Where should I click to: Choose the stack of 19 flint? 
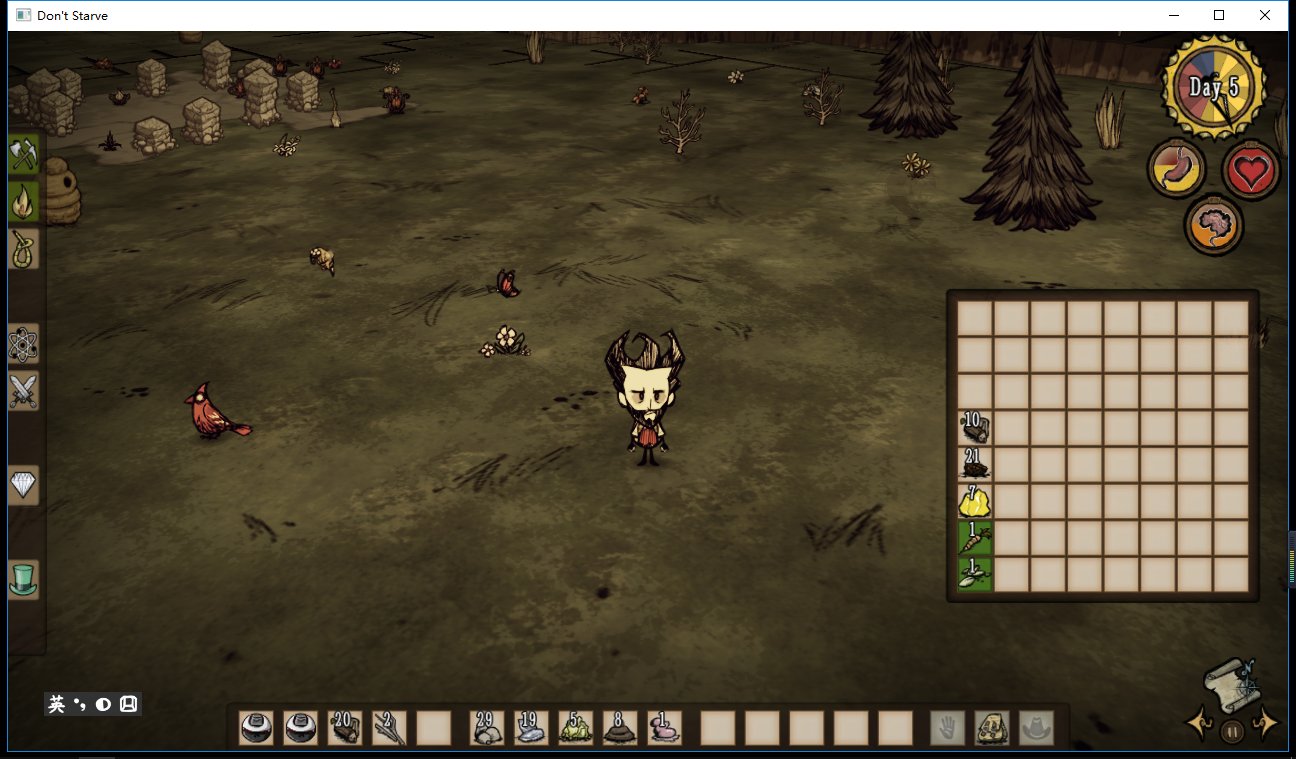532,728
